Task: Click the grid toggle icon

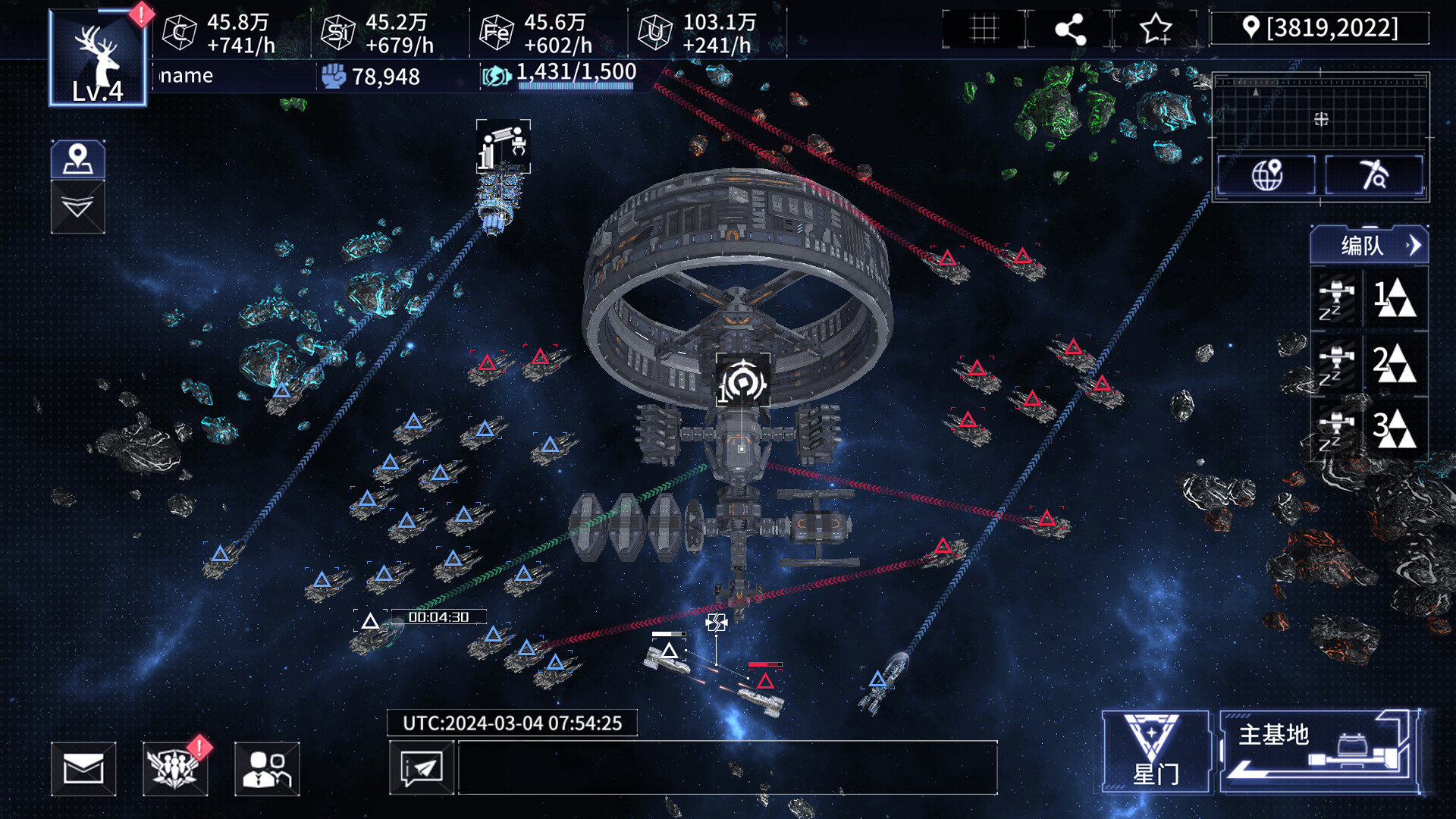Action: pyautogui.click(x=984, y=29)
